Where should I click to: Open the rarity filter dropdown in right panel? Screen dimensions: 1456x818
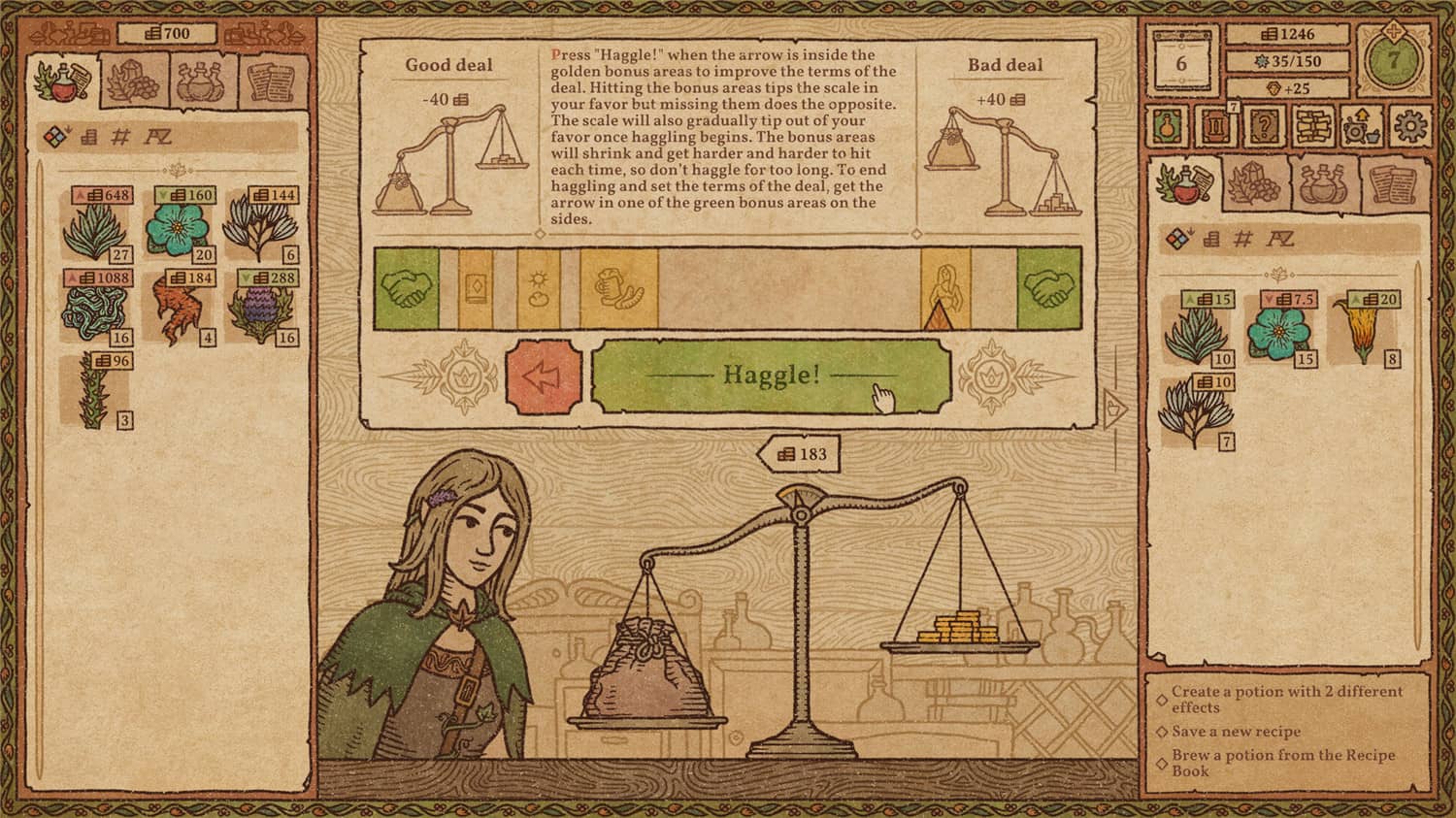click(1175, 239)
